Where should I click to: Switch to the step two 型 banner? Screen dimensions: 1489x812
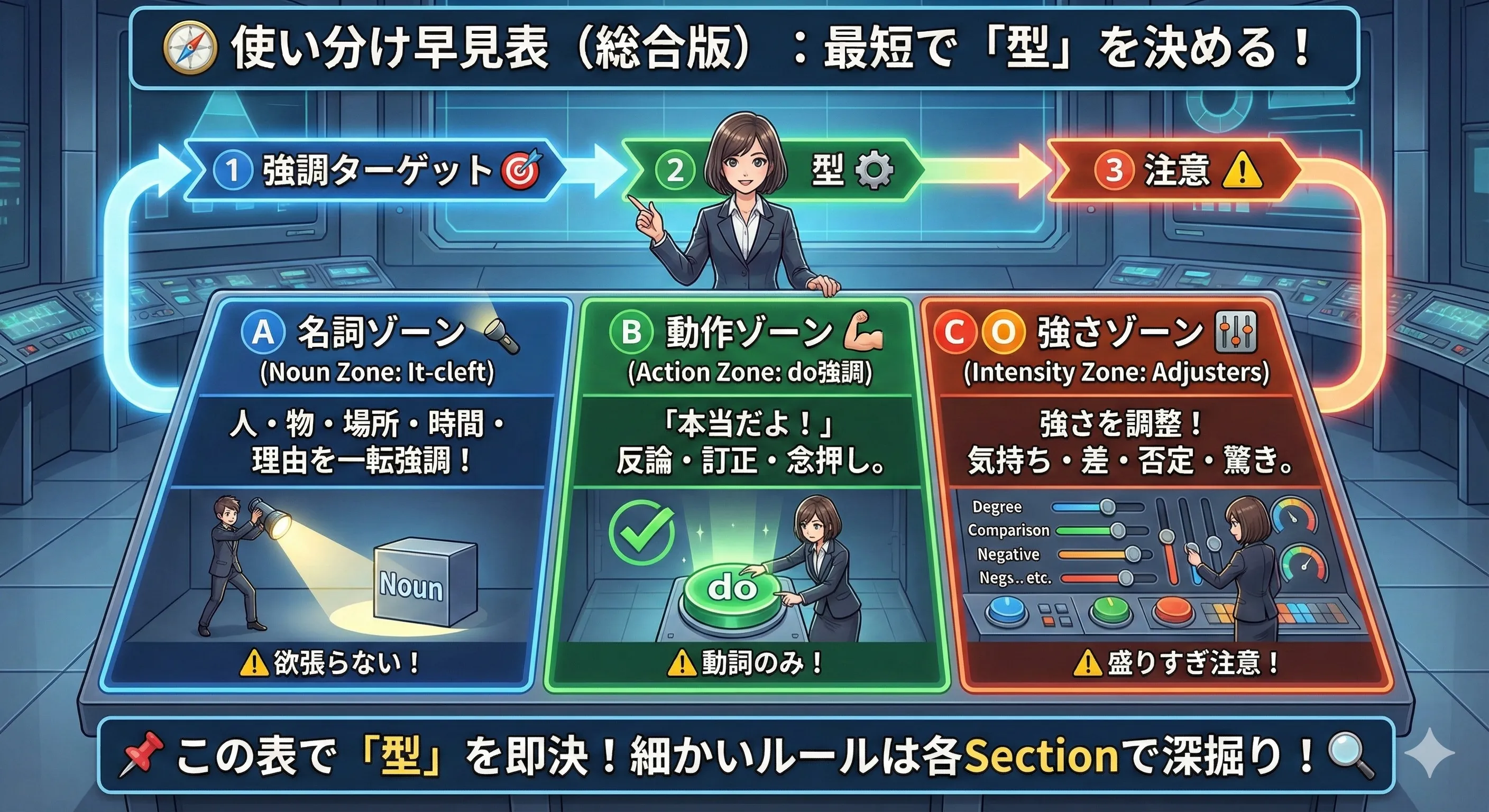(x=775, y=170)
